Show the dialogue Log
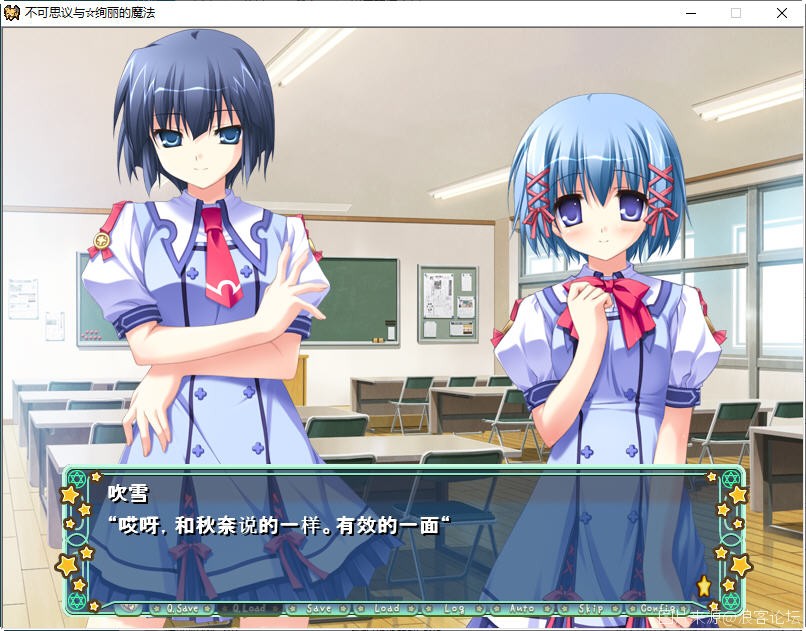Viewport: 806px width, 631px height. point(454,608)
